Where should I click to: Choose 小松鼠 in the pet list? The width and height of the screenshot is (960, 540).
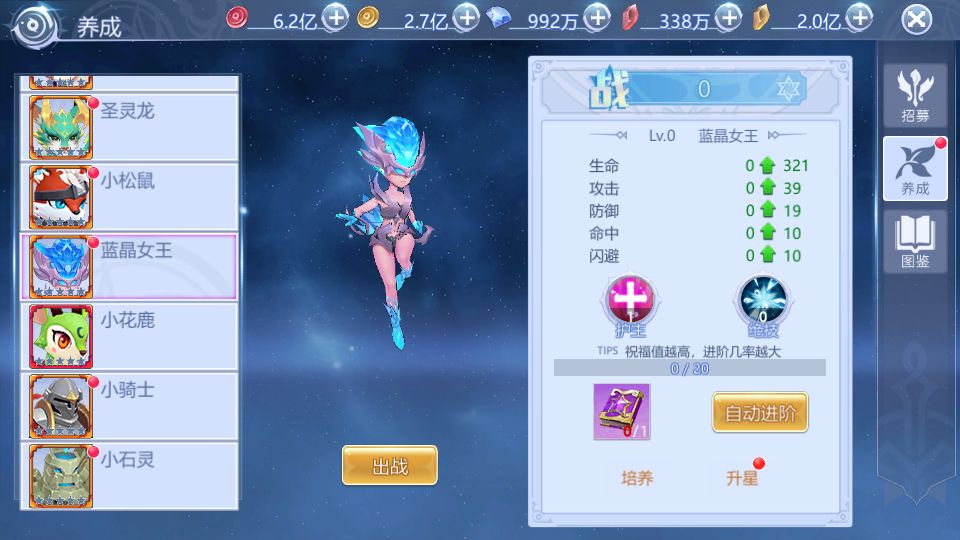pos(129,197)
